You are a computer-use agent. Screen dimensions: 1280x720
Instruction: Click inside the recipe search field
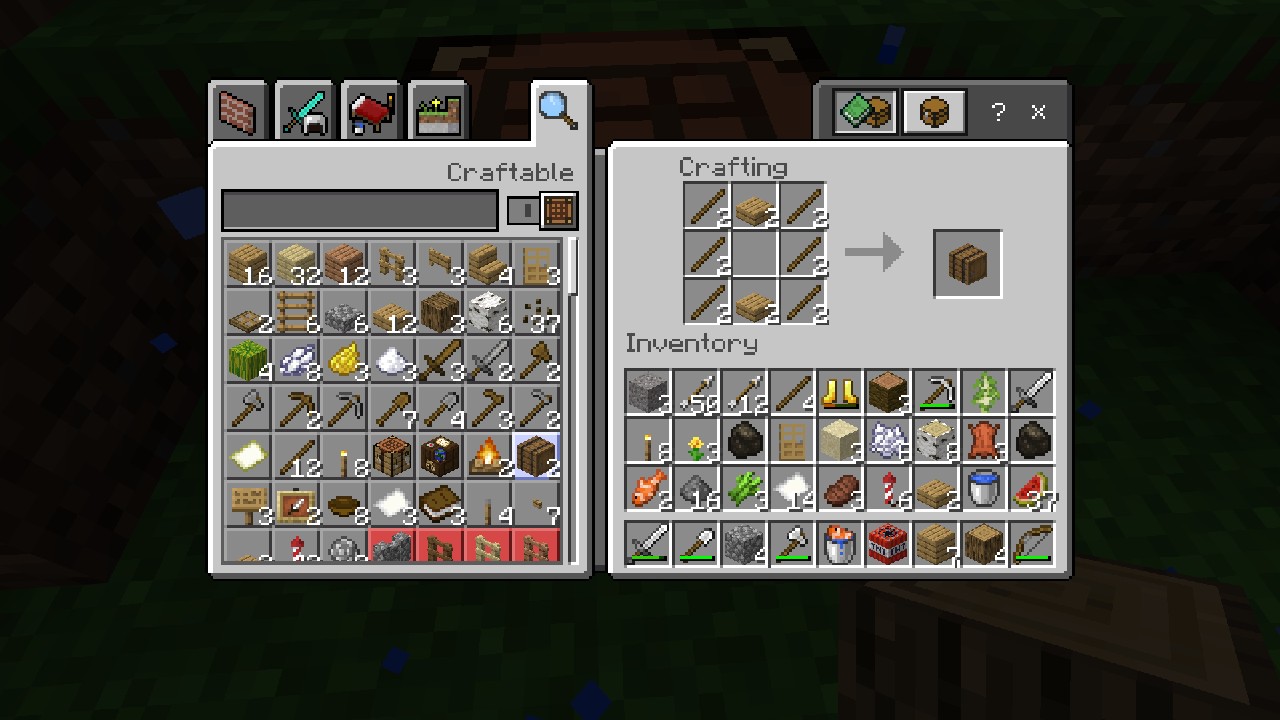click(360, 210)
